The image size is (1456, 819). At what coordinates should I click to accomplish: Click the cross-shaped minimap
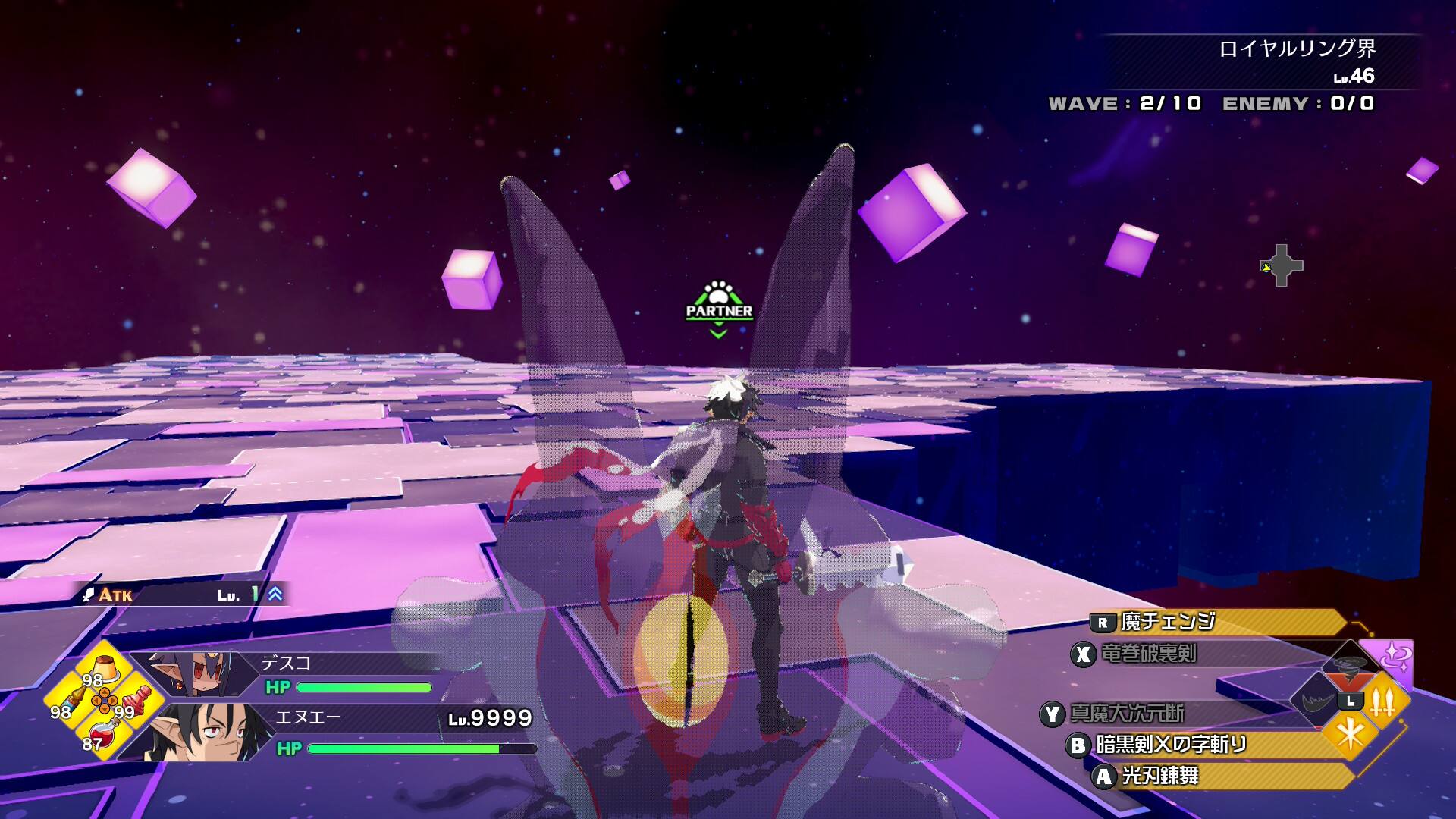1282,265
